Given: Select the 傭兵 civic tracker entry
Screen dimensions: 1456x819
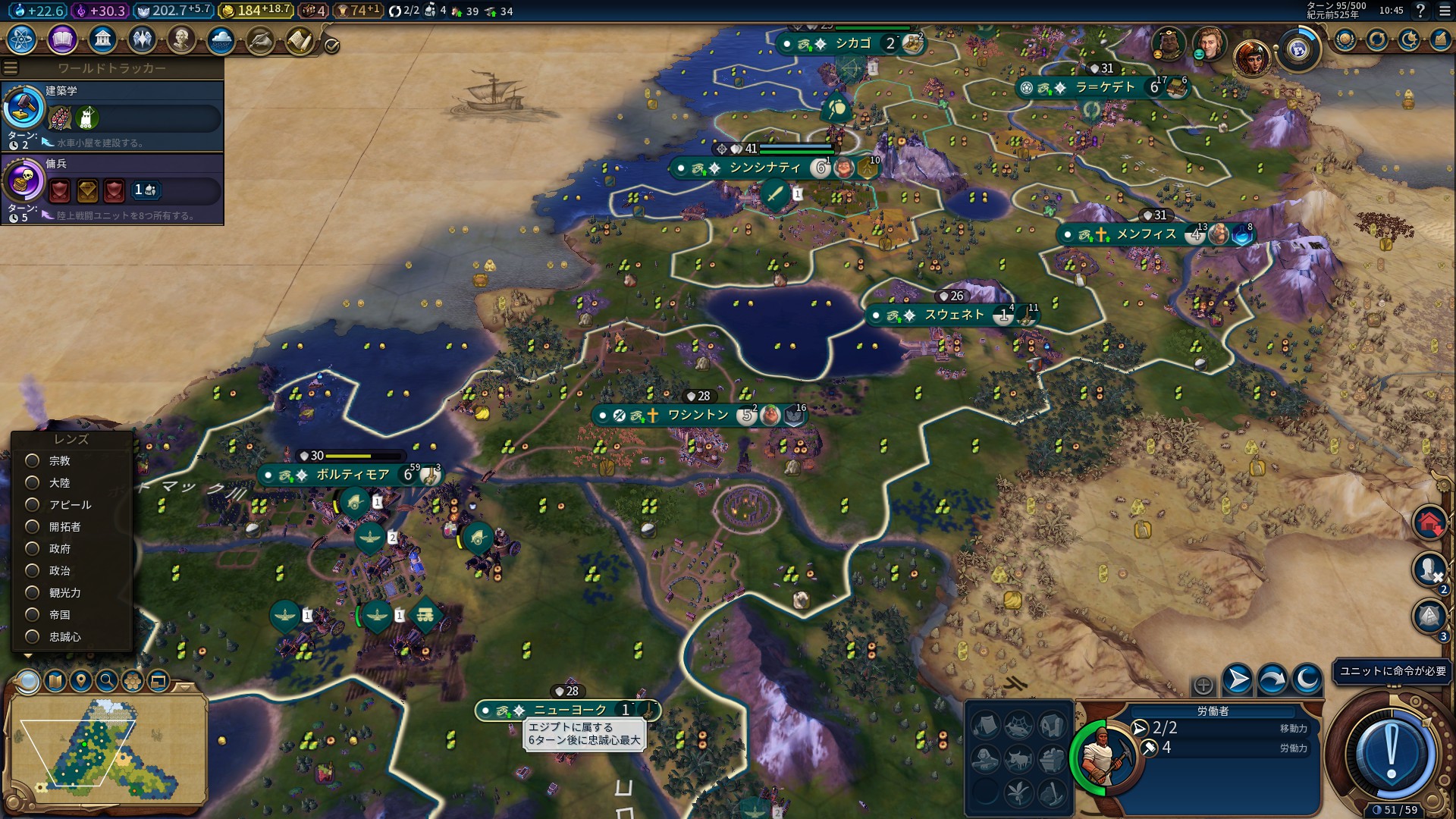Looking at the screenshot, I should click(x=112, y=188).
